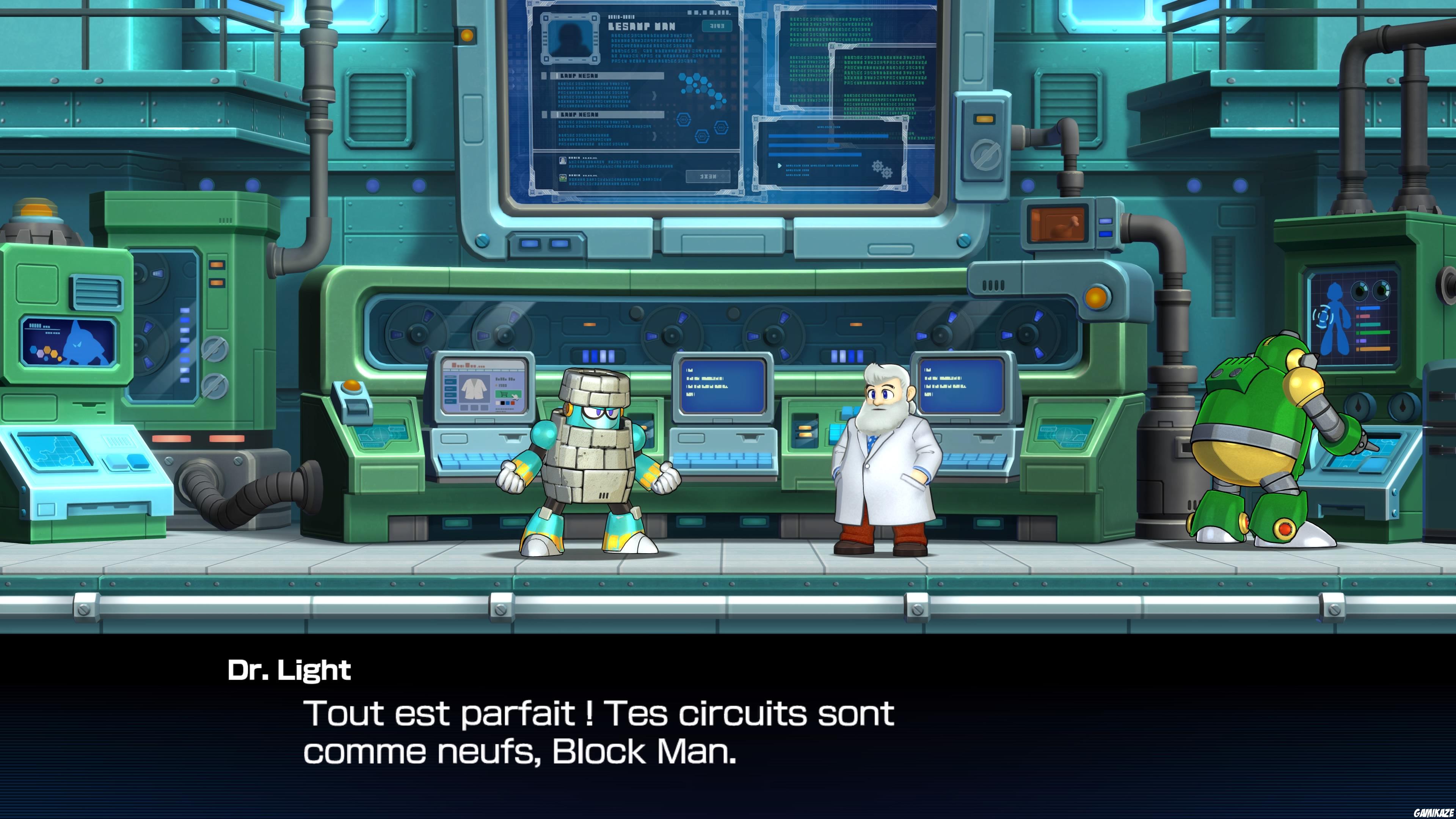Viewport: 1456px width, 819px height.
Task: Click the shopping cart icon on the shop screen
Action: point(505,394)
